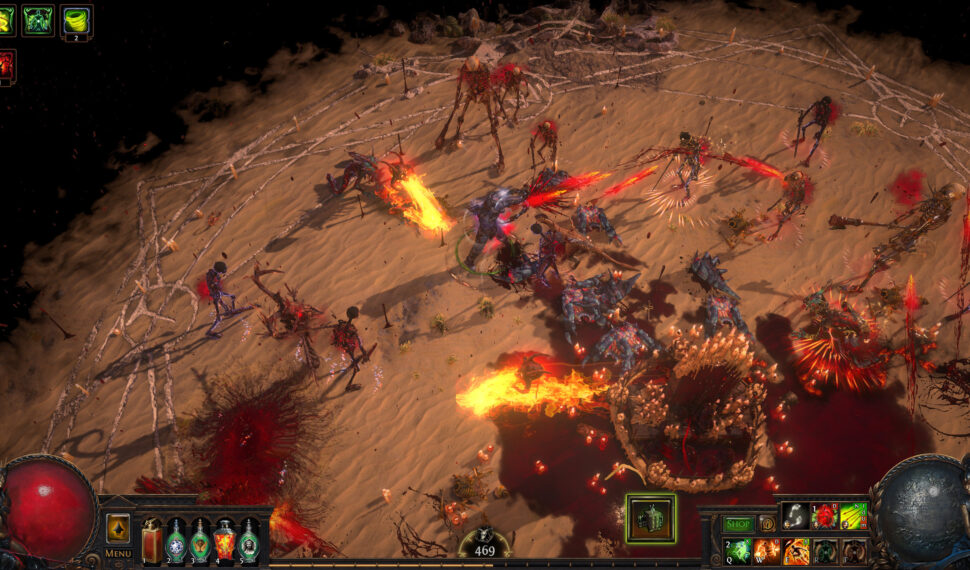Drink the skull-faced green flask in slot 5
970x570 pixels.
(x=248, y=540)
